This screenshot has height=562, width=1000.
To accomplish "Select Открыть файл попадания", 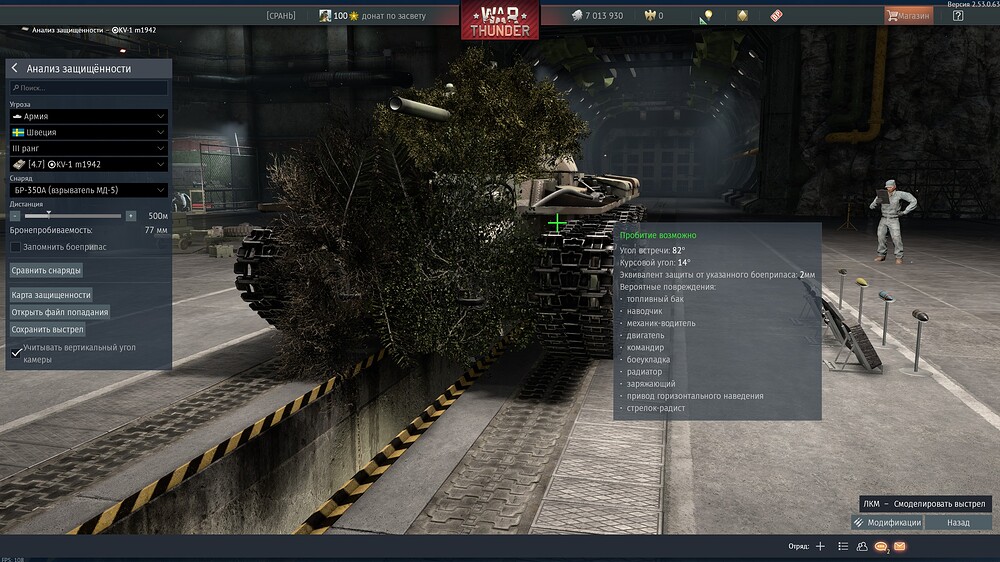I will (x=60, y=312).
